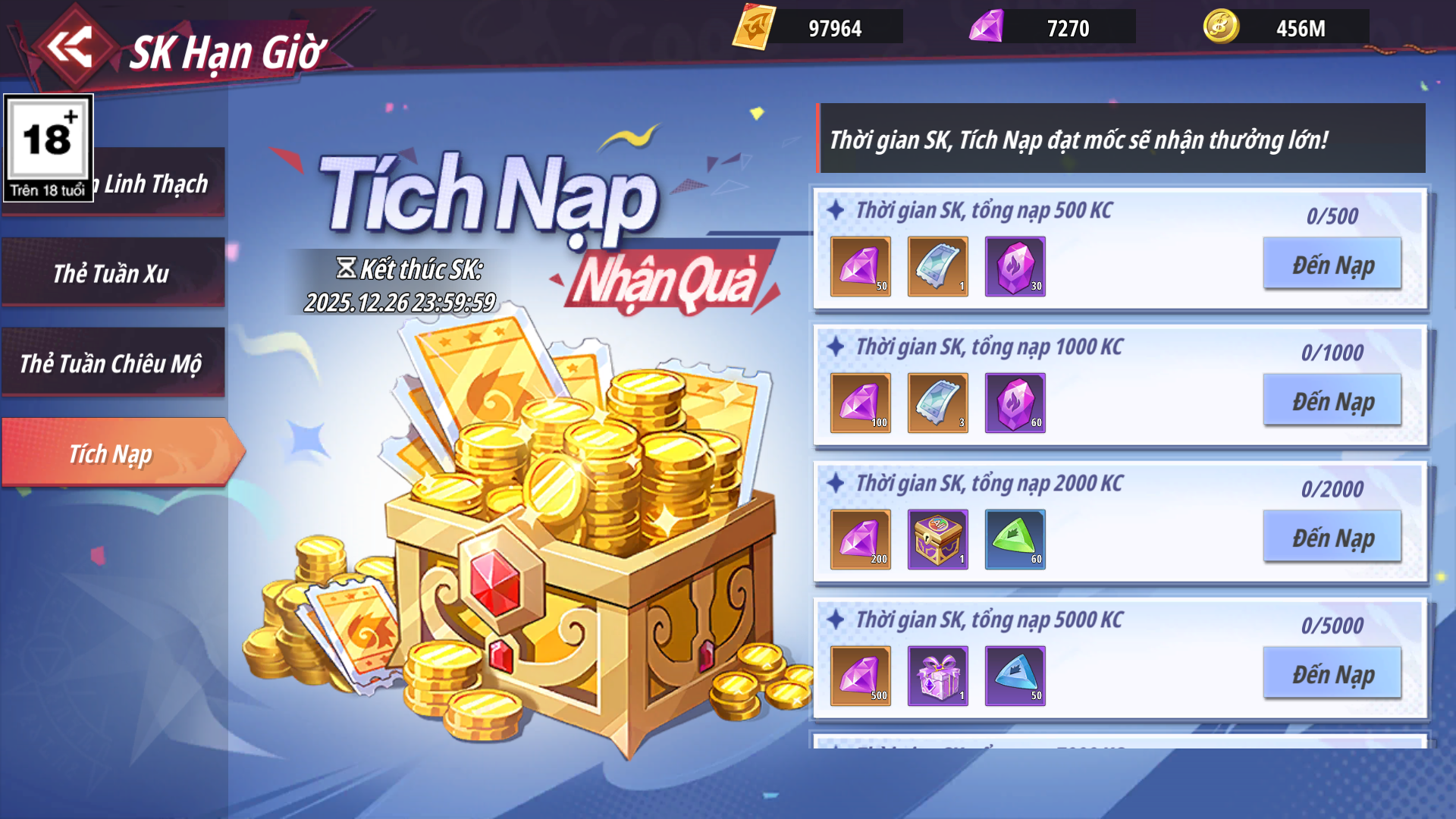View the single ticket reward in 500 KC tier
This screenshot has width=1456, height=819.
tap(937, 266)
